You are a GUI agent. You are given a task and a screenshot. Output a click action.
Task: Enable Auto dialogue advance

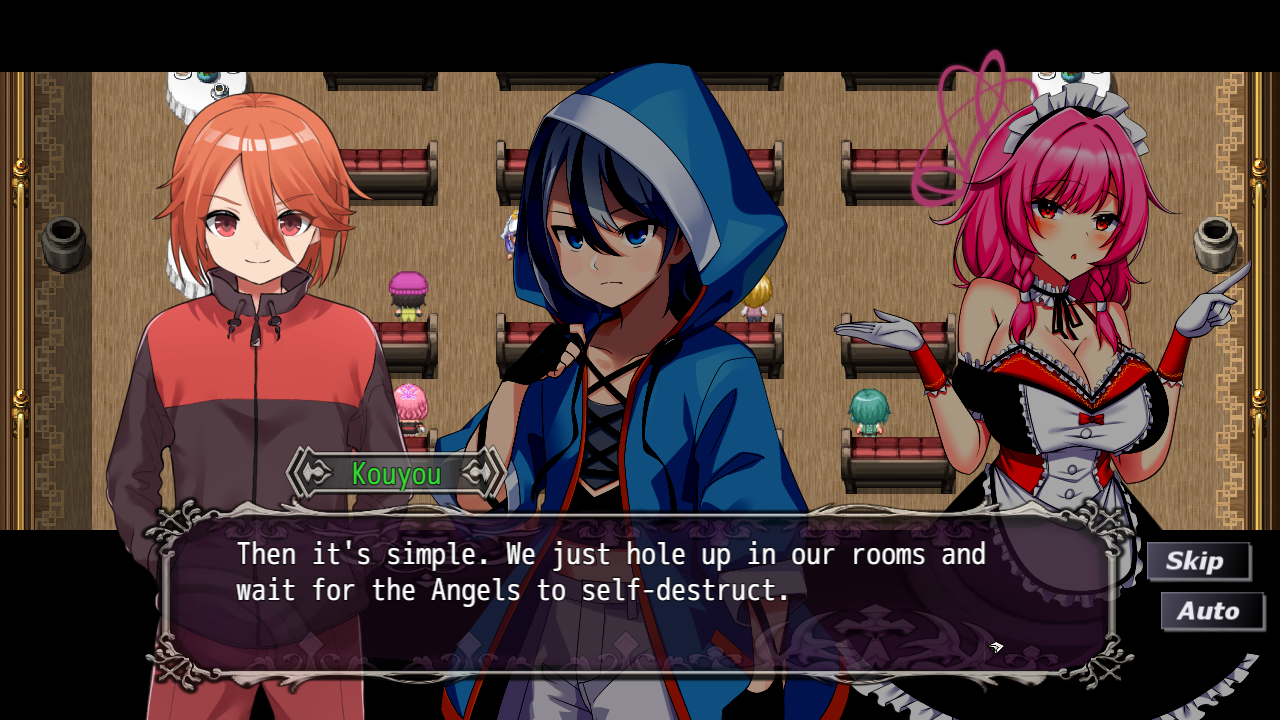(x=1210, y=611)
